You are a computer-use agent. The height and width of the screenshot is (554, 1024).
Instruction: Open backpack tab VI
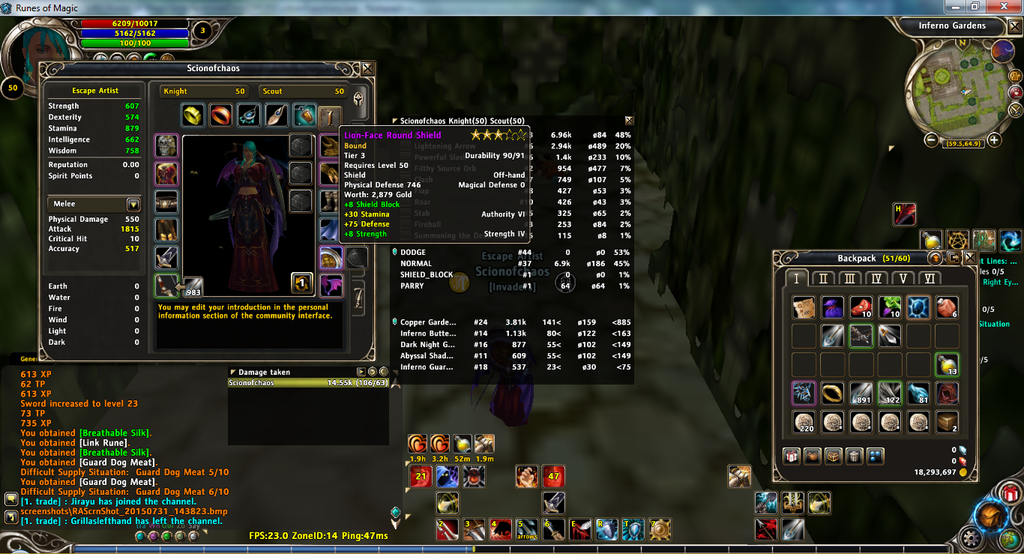click(x=930, y=278)
